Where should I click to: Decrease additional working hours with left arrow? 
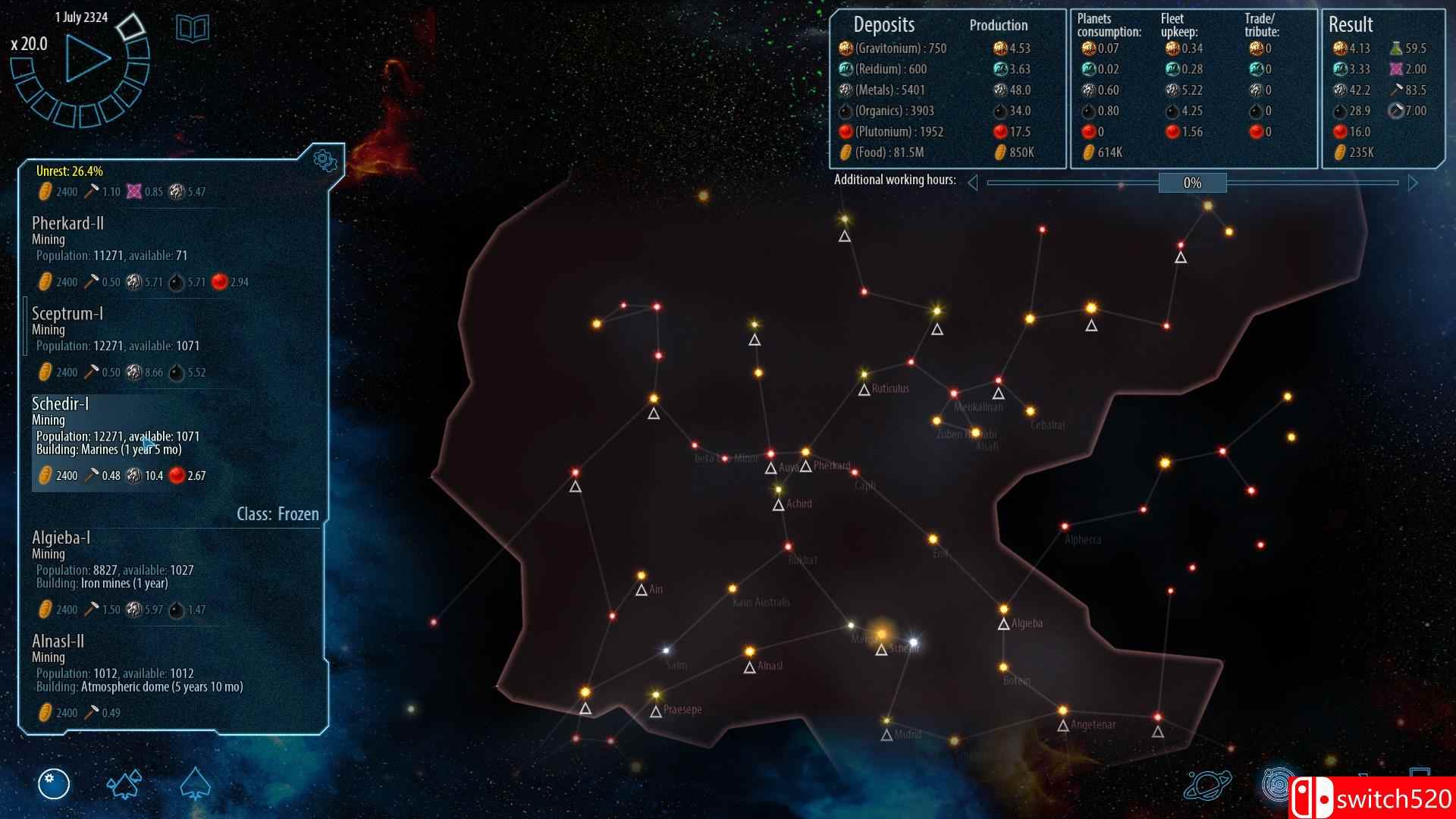974,182
